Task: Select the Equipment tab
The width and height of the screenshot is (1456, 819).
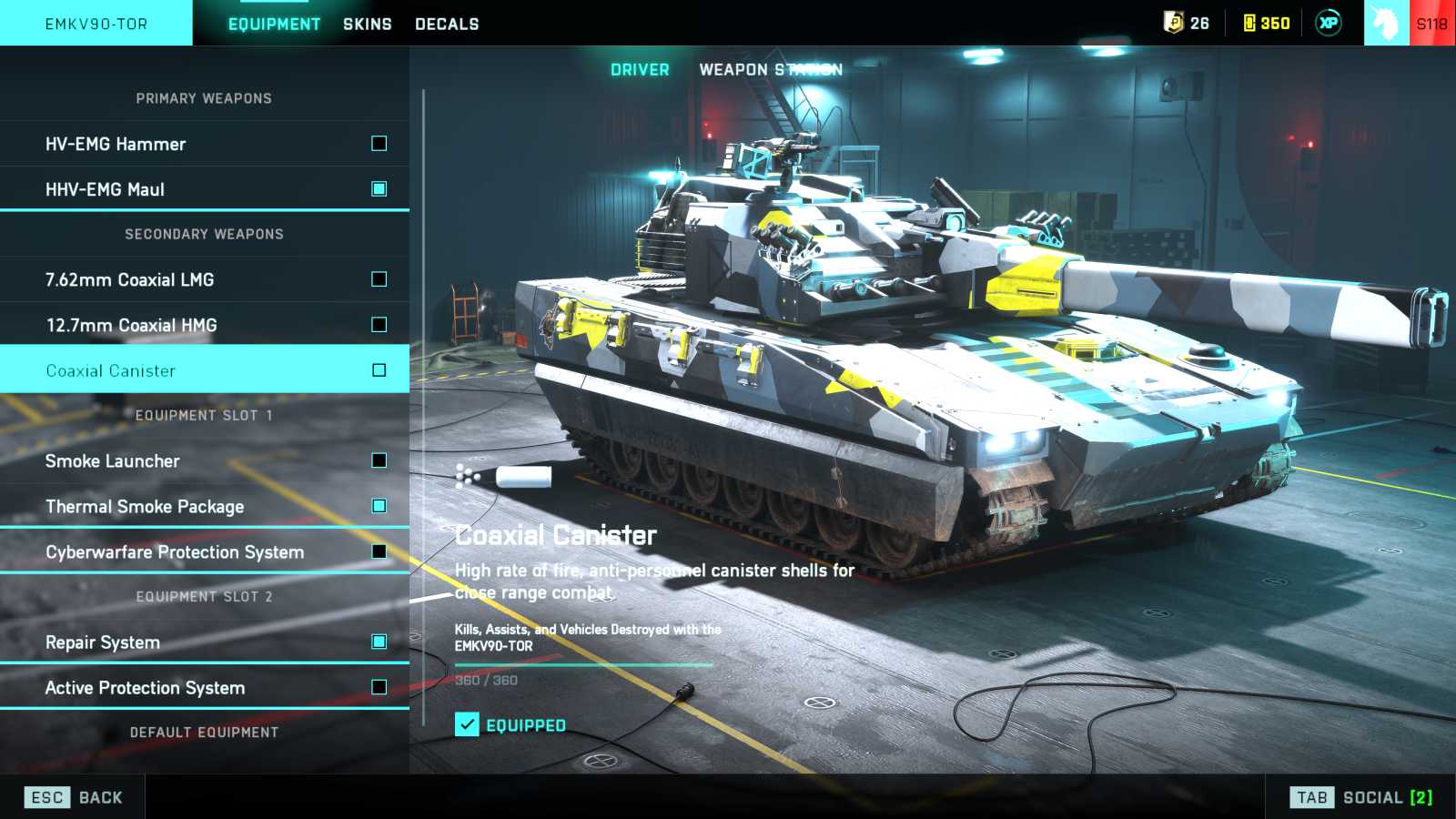Action: tap(274, 24)
